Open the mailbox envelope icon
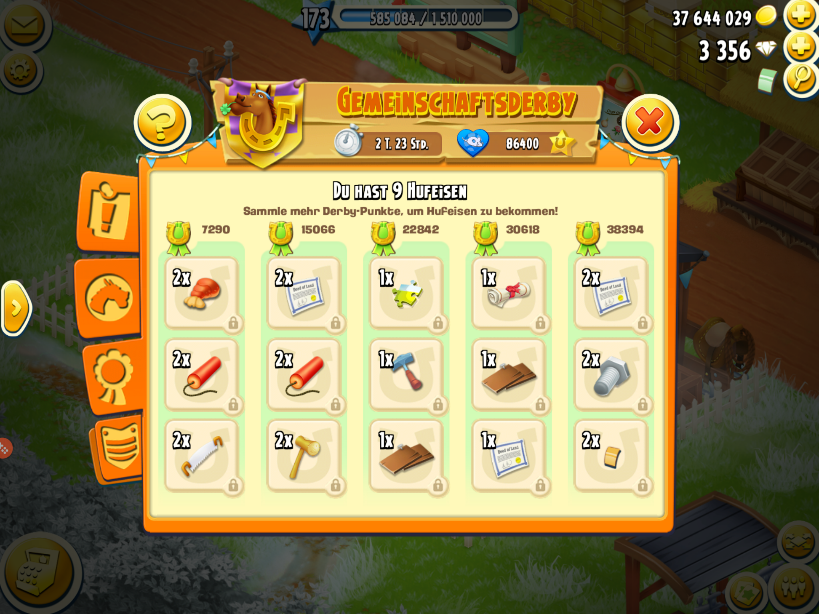This screenshot has height=614, width=819. [x=24, y=24]
